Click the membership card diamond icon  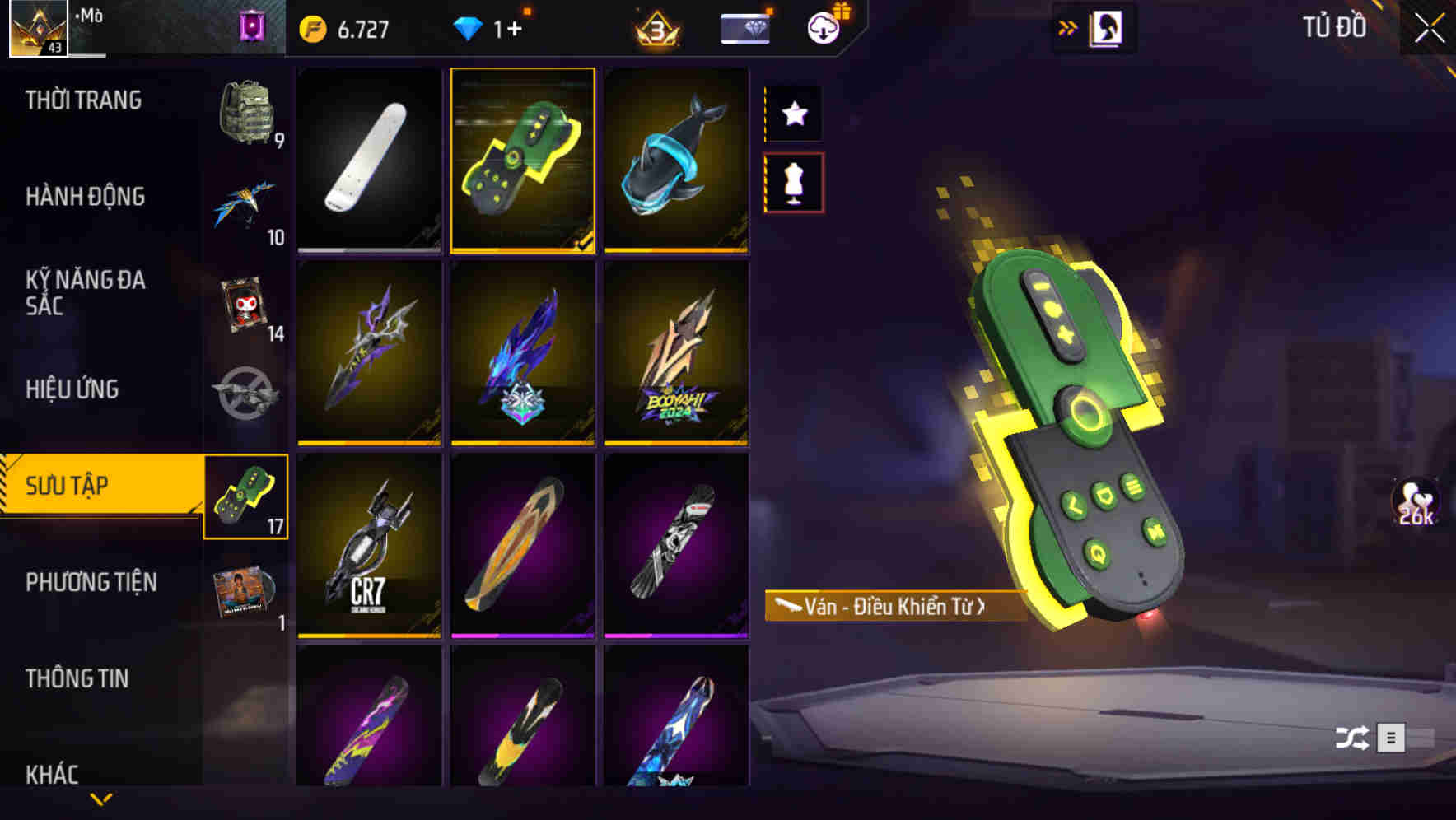click(x=744, y=27)
